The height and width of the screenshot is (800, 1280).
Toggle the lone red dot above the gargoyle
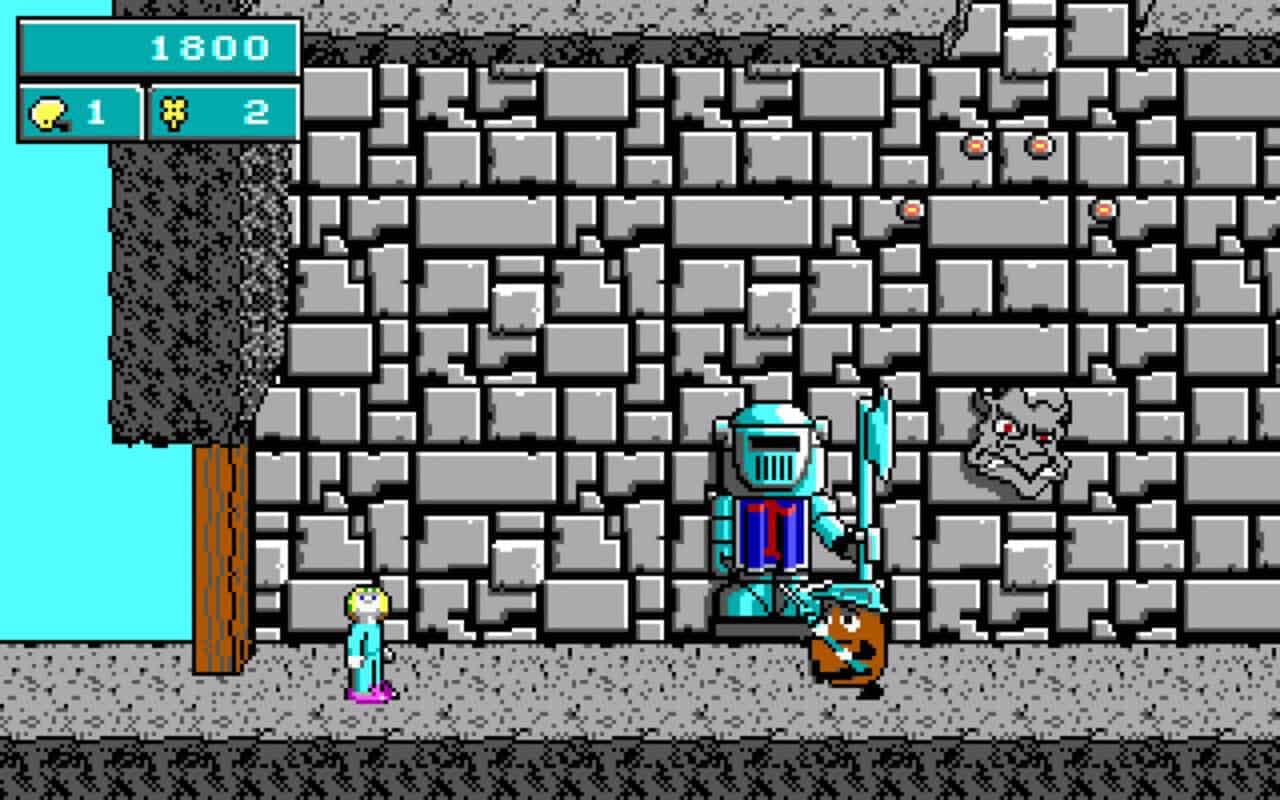(1100, 211)
